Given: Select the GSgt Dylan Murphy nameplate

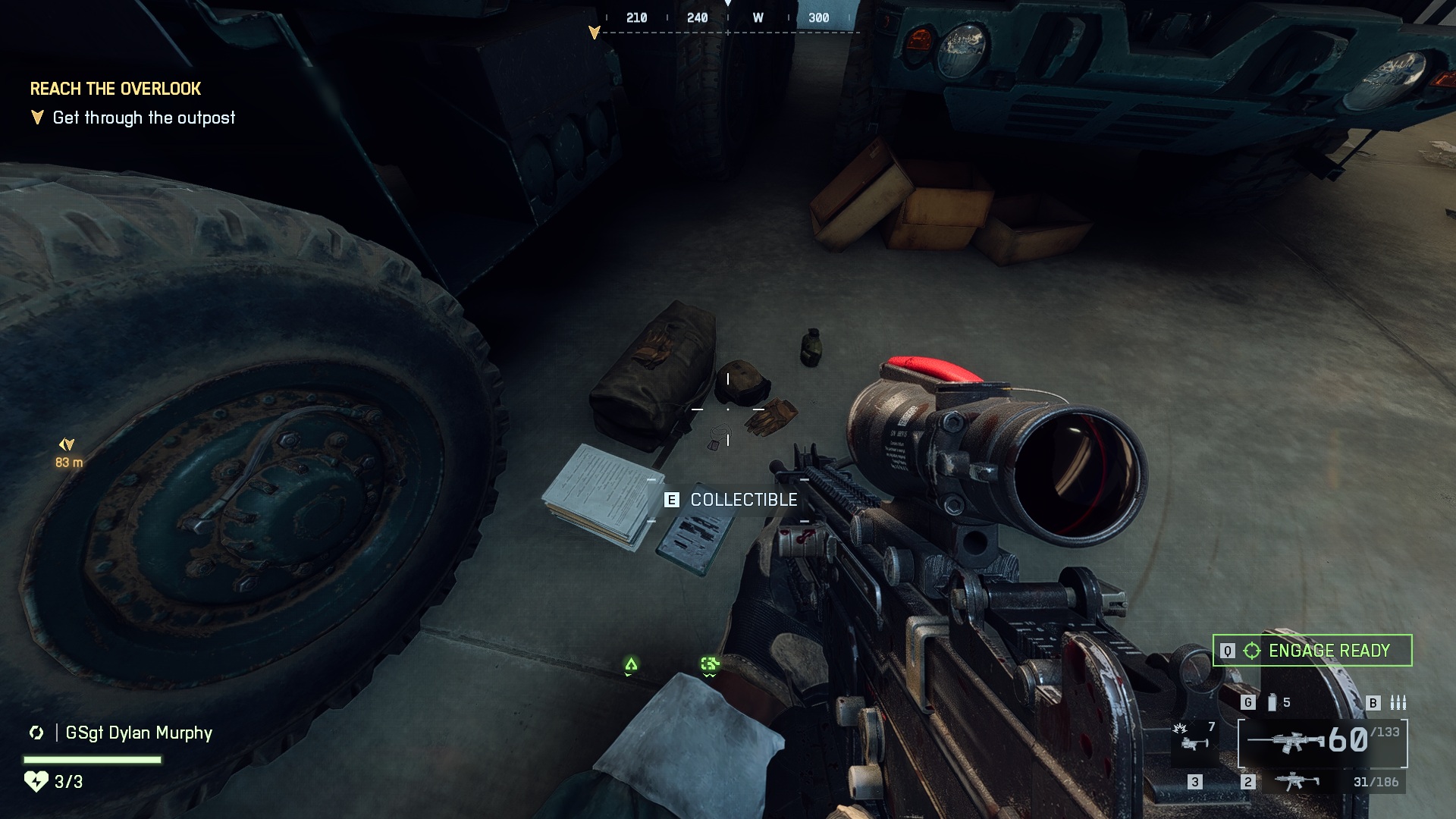Looking at the screenshot, I should [x=139, y=733].
